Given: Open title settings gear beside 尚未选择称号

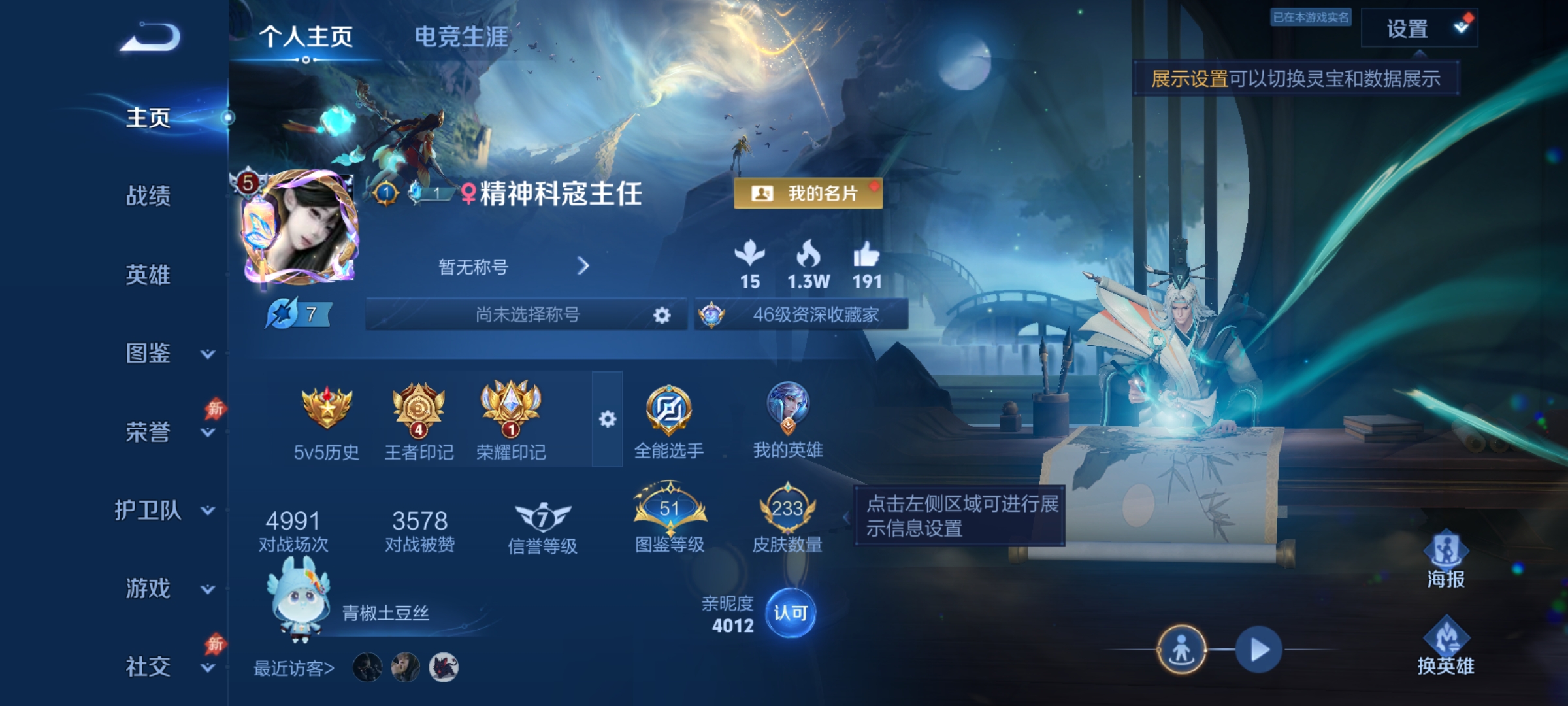Looking at the screenshot, I should (x=662, y=315).
